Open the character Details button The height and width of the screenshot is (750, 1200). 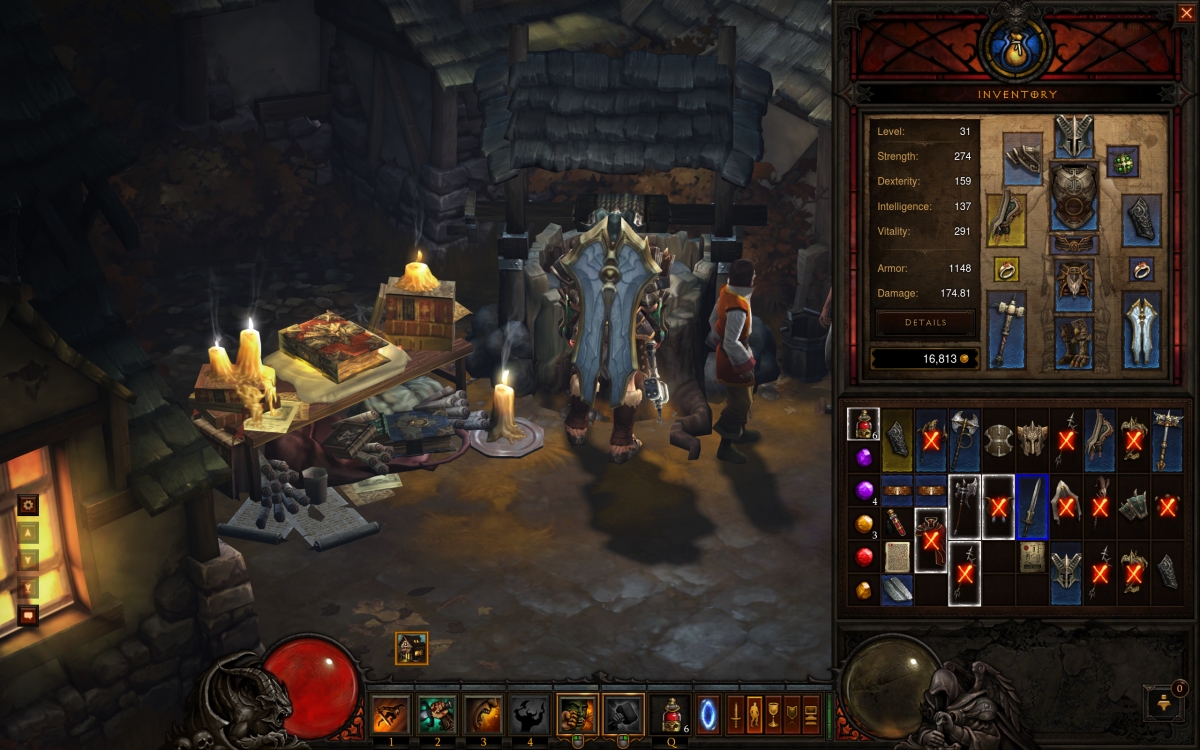tap(925, 323)
